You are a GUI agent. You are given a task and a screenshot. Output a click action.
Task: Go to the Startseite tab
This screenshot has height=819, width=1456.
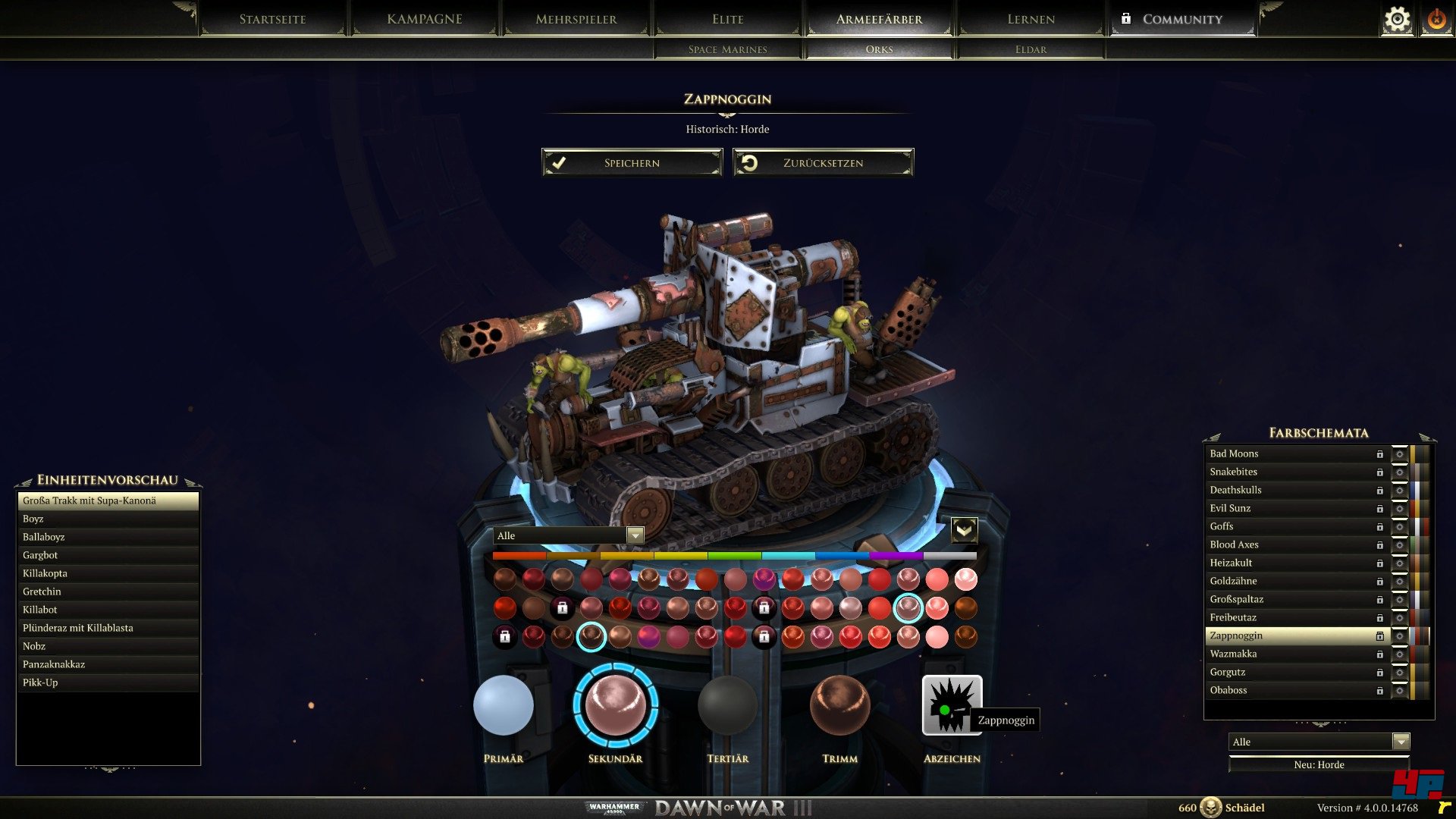pos(272,19)
